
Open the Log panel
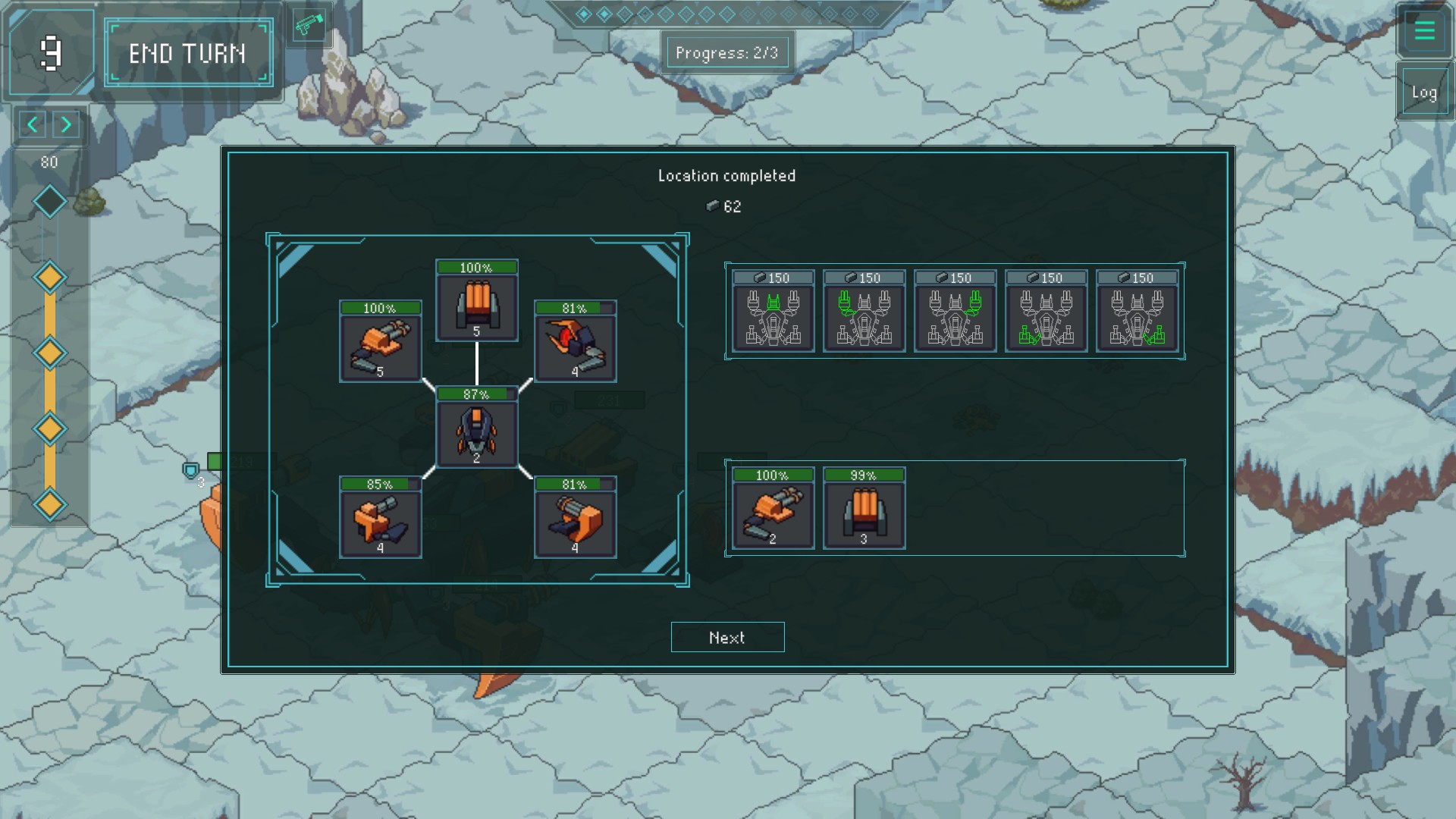pos(1424,93)
